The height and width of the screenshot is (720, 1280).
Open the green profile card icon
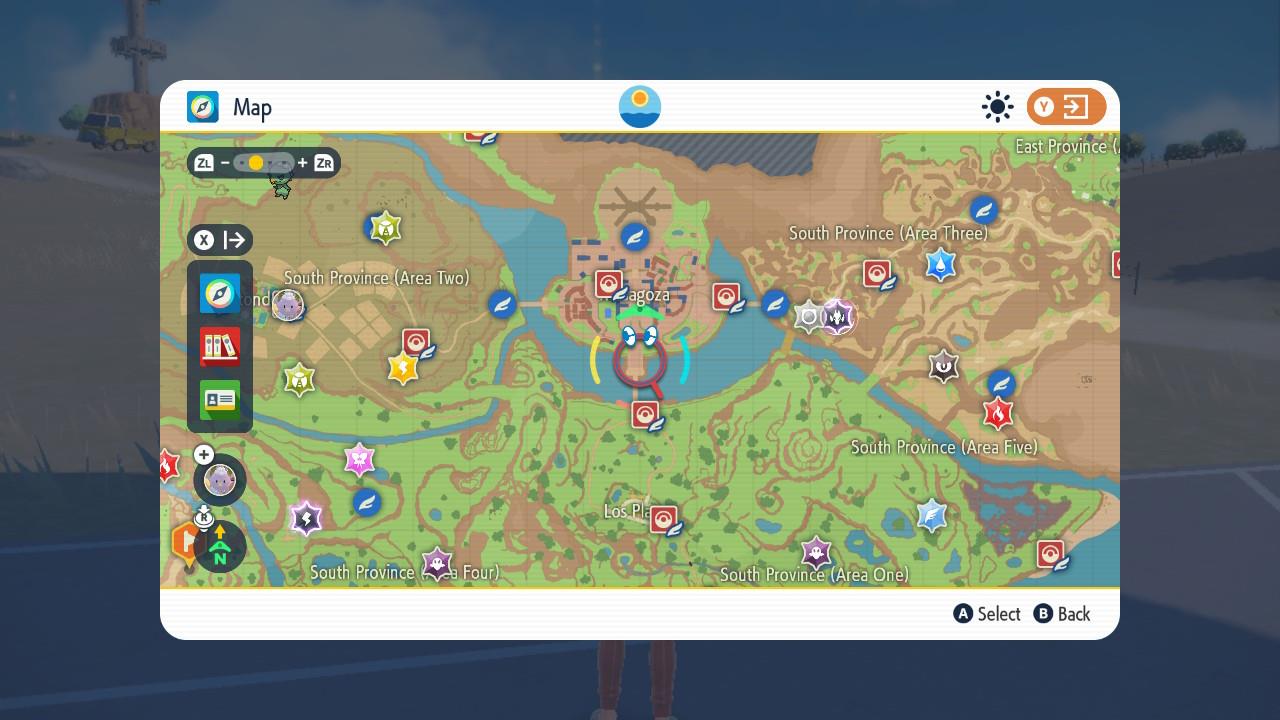(220, 400)
